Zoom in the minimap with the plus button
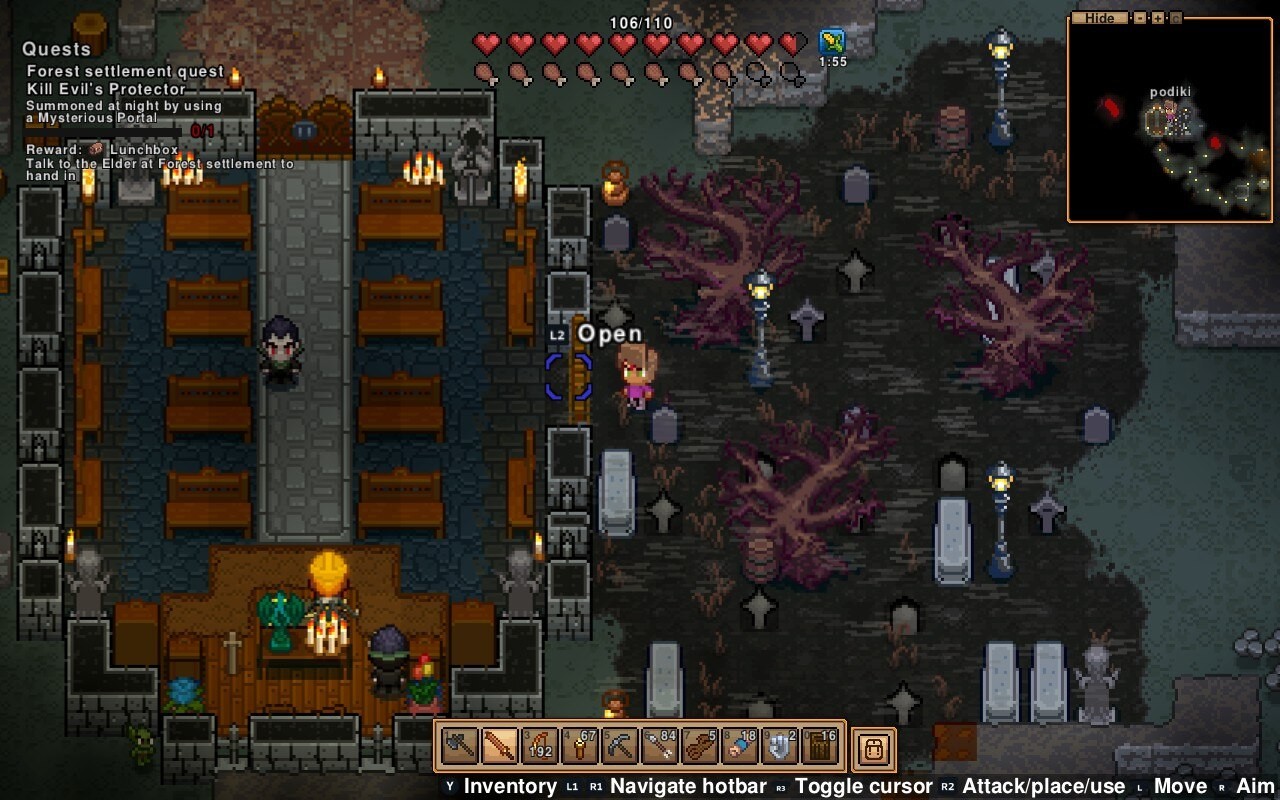 [1157, 18]
